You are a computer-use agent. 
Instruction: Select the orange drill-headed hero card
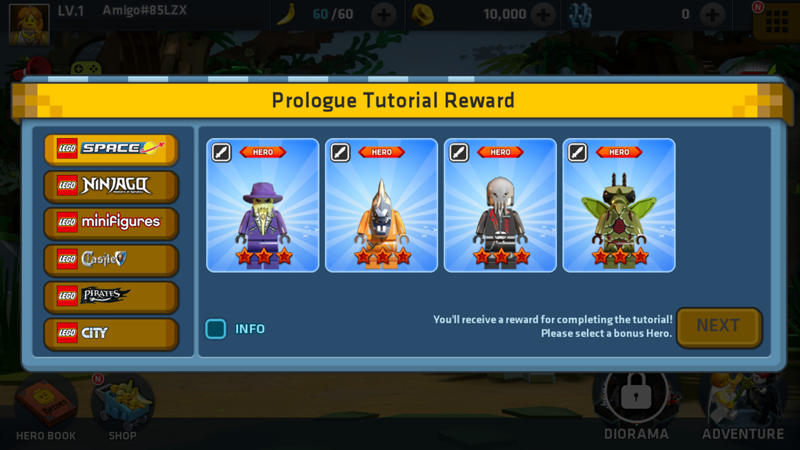click(x=381, y=206)
